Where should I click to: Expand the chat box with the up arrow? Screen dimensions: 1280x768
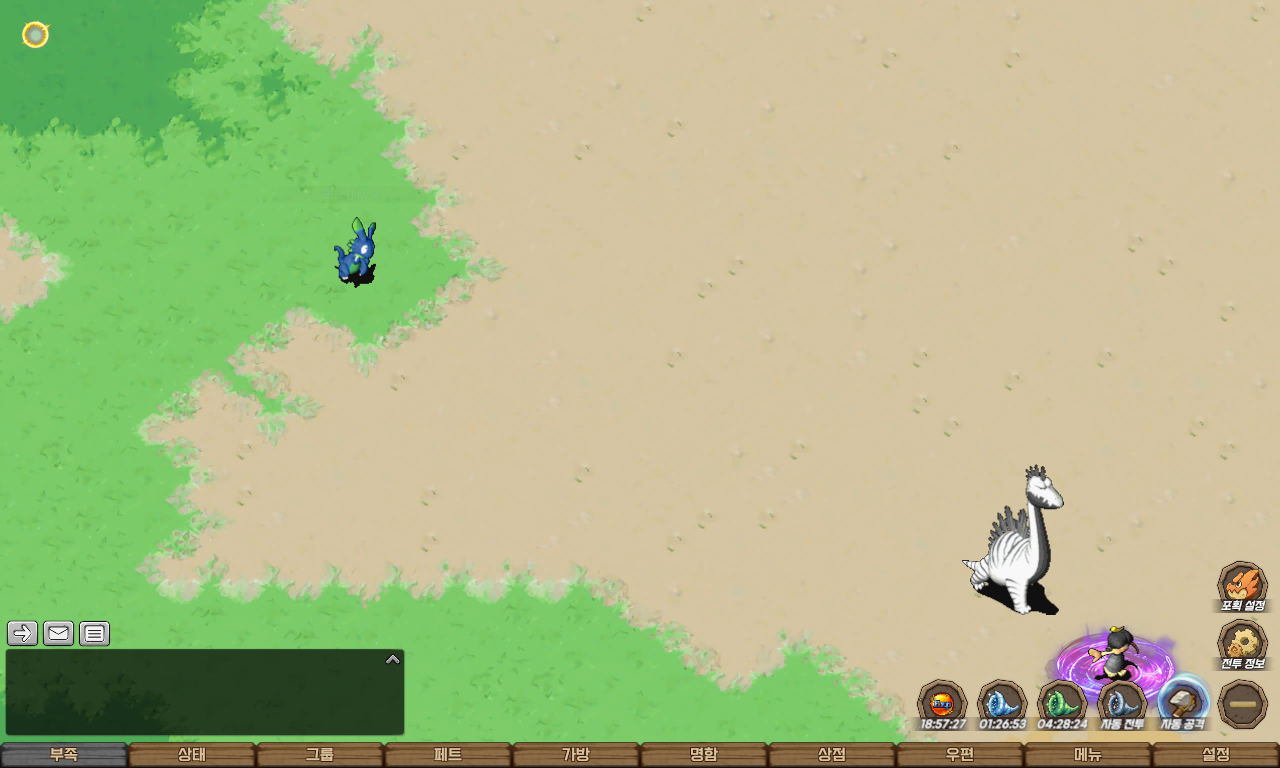point(393,659)
